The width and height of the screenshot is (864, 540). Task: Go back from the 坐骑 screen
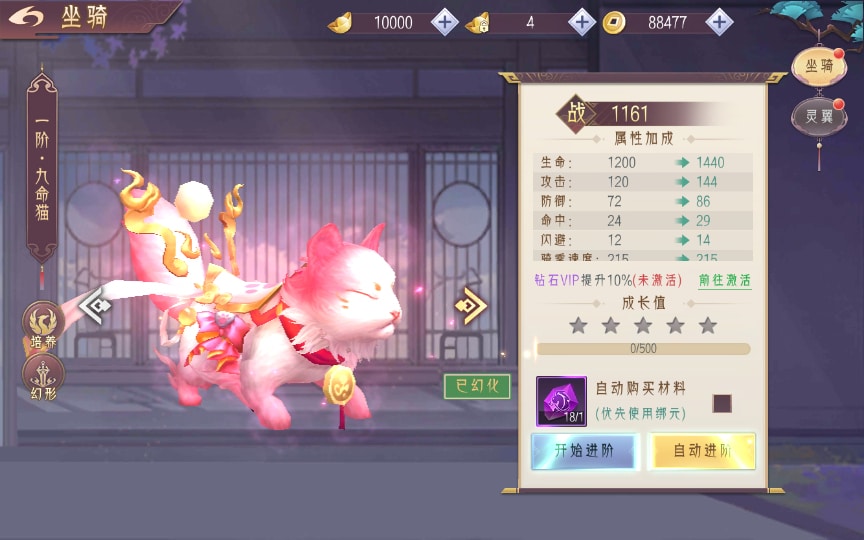pos(30,17)
